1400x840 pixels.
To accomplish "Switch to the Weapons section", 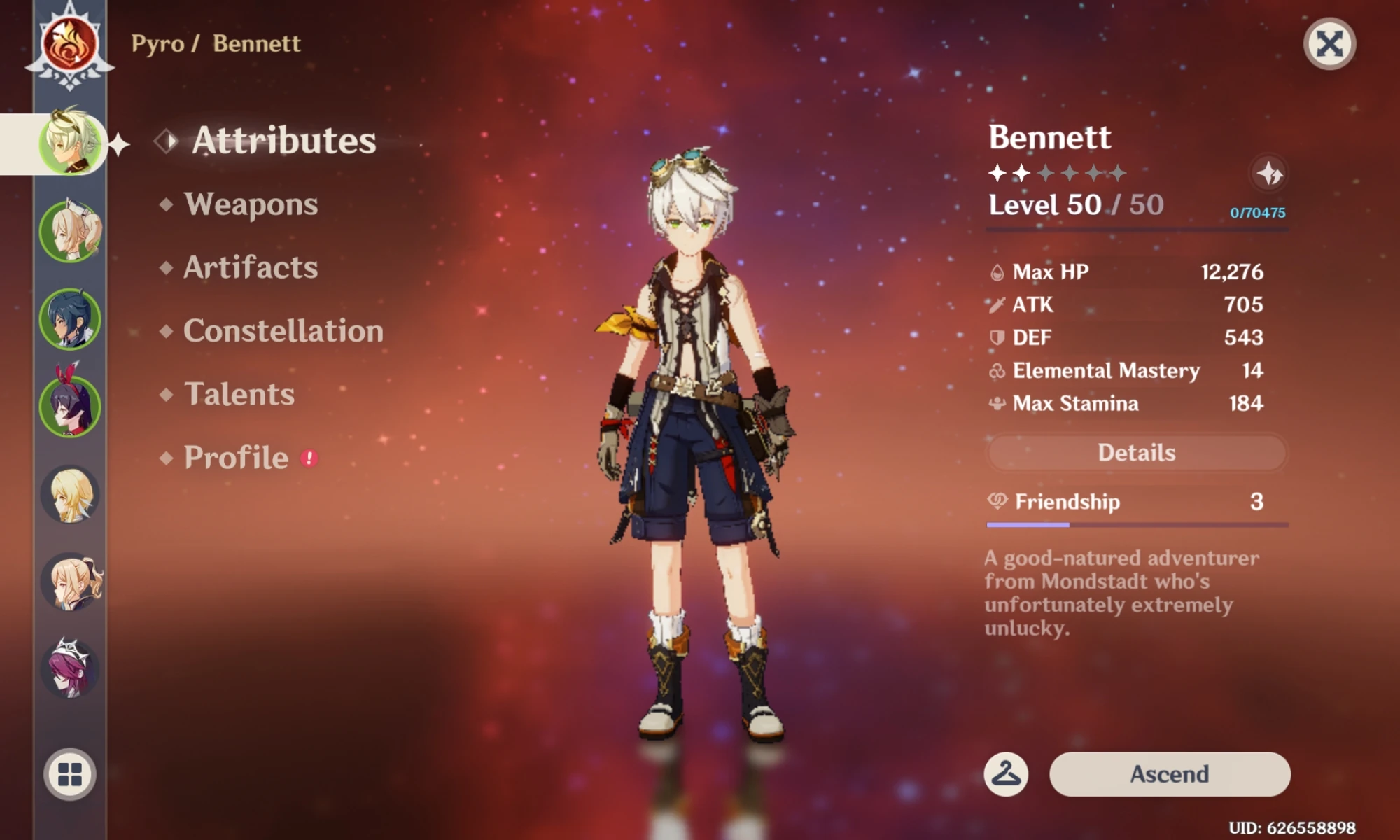I will (x=250, y=204).
